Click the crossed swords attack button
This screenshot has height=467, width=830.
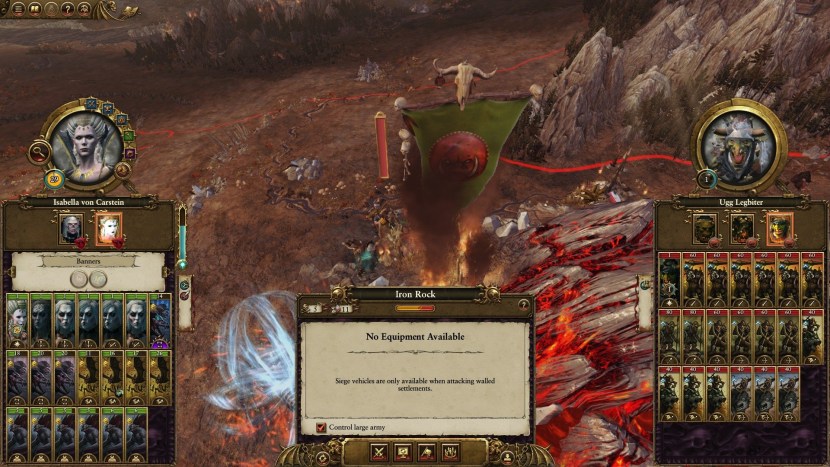tap(380, 452)
